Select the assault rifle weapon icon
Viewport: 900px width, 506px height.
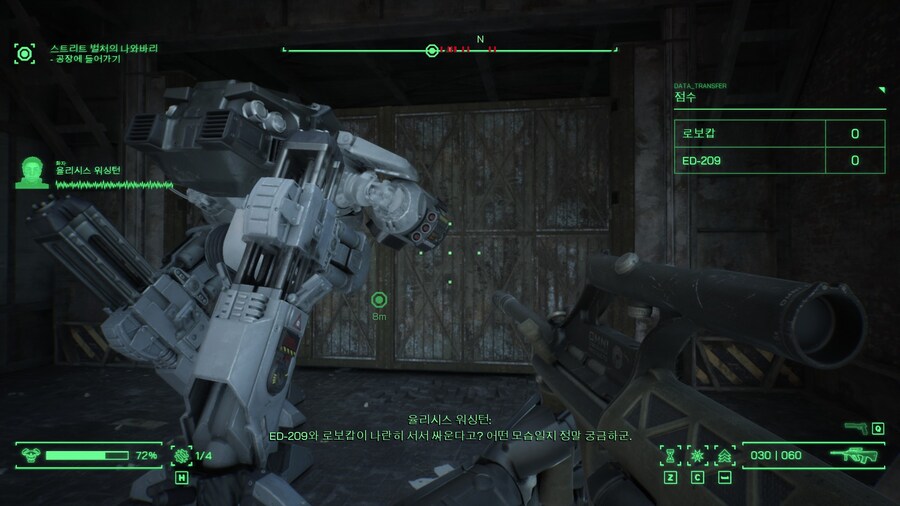(x=860, y=456)
